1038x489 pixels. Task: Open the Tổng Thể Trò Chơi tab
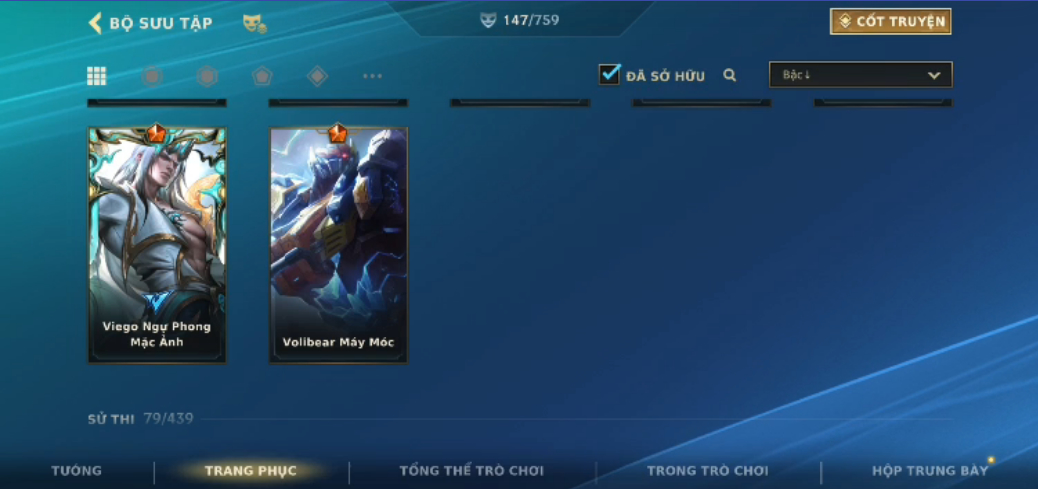pyautogui.click(x=472, y=471)
